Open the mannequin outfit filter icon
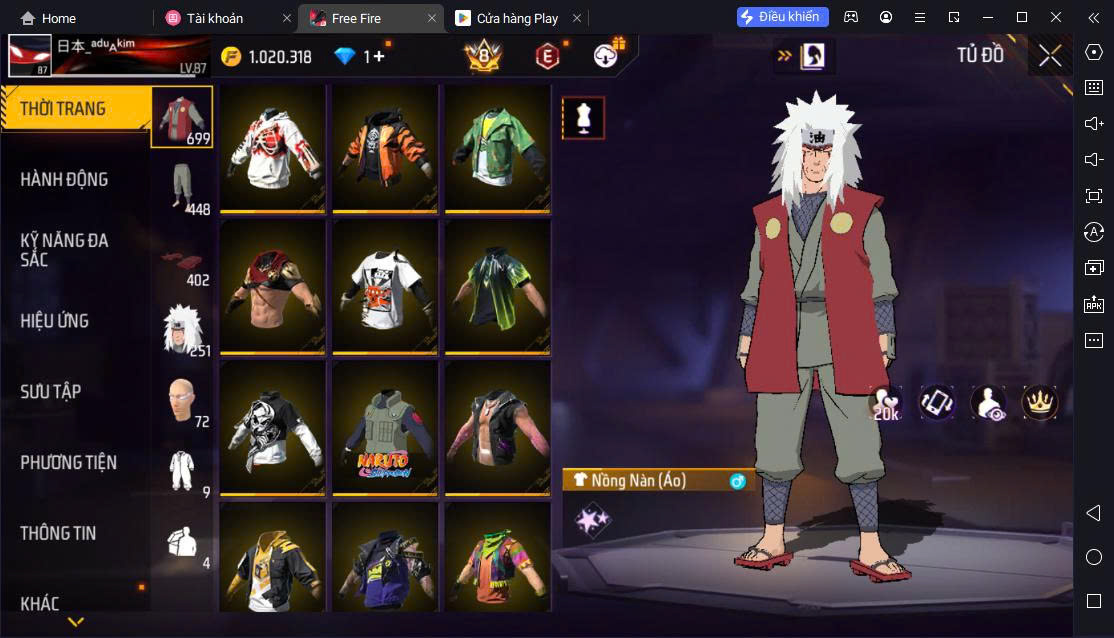 (x=582, y=118)
